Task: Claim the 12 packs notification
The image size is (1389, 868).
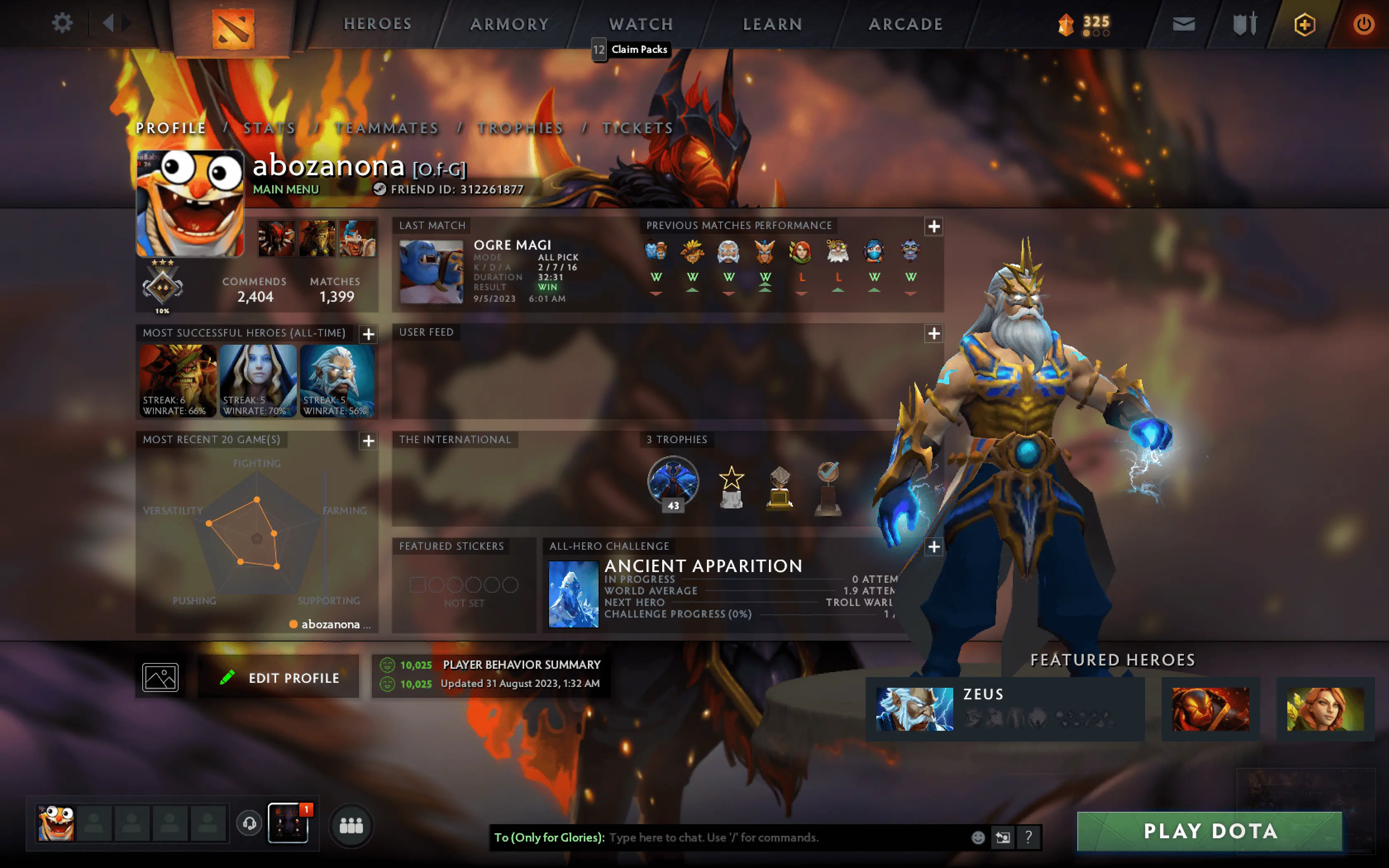Action: (631, 50)
